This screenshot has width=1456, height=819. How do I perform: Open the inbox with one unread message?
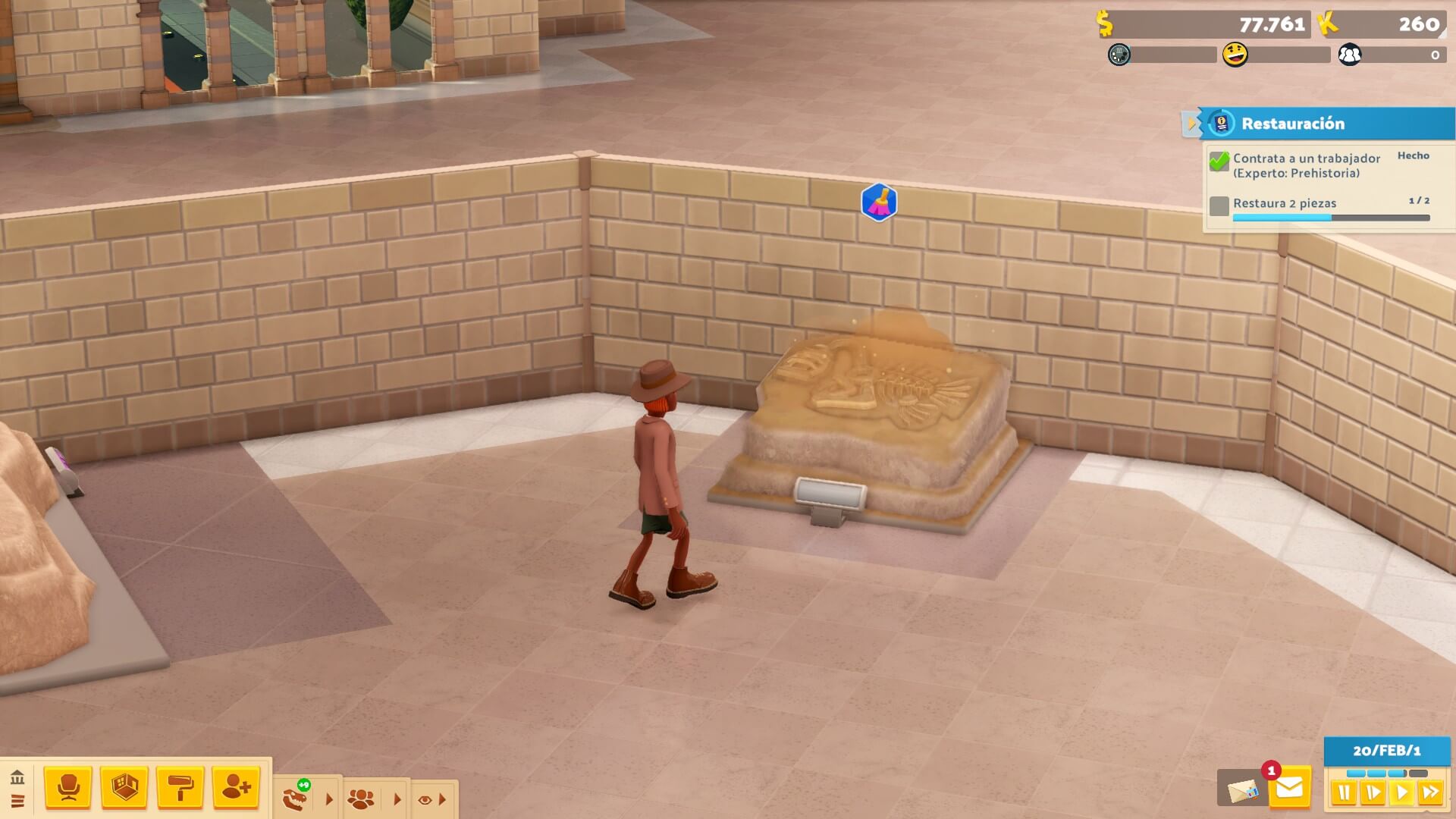click(x=1289, y=789)
